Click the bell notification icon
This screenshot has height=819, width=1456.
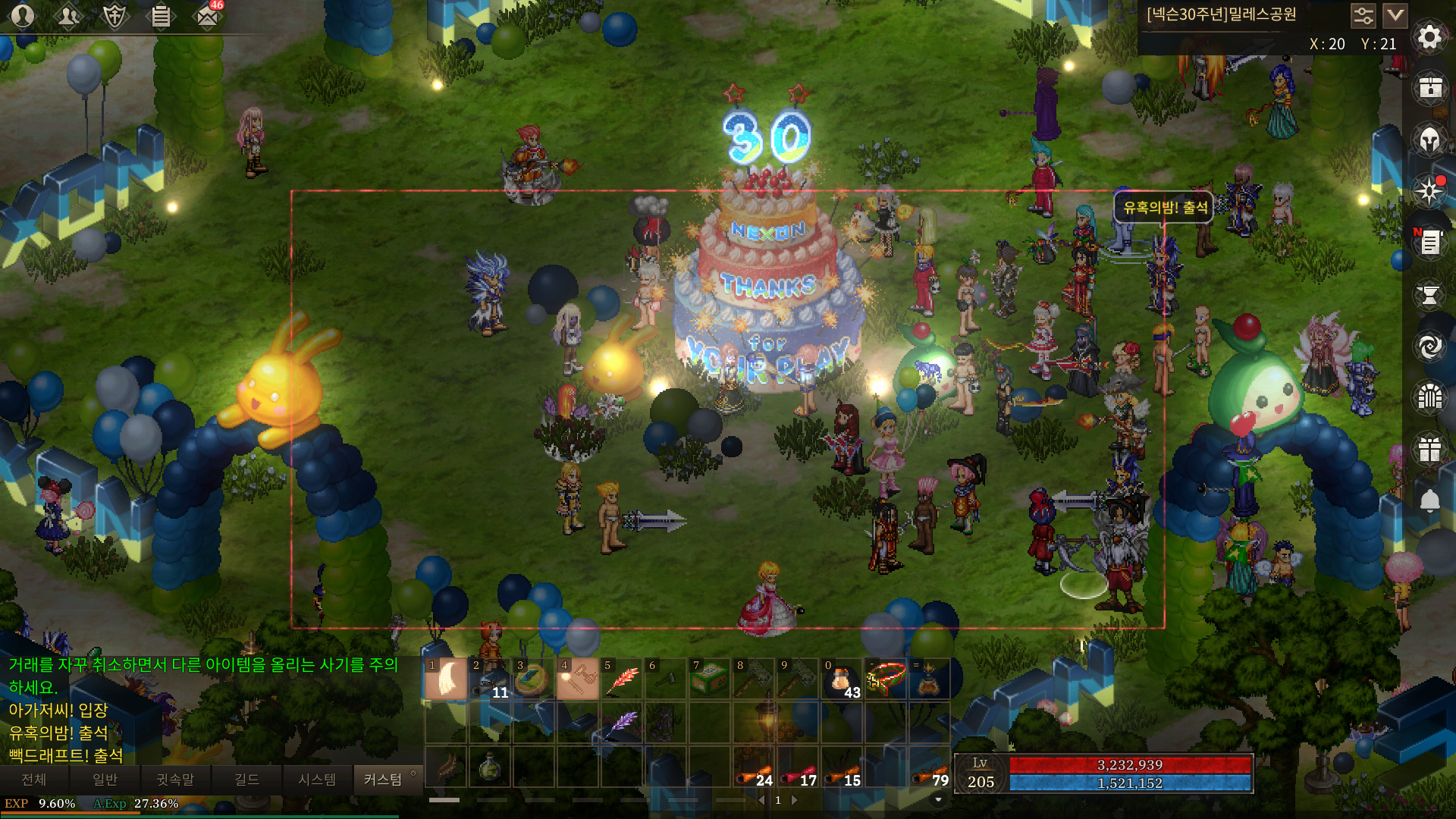(1429, 500)
